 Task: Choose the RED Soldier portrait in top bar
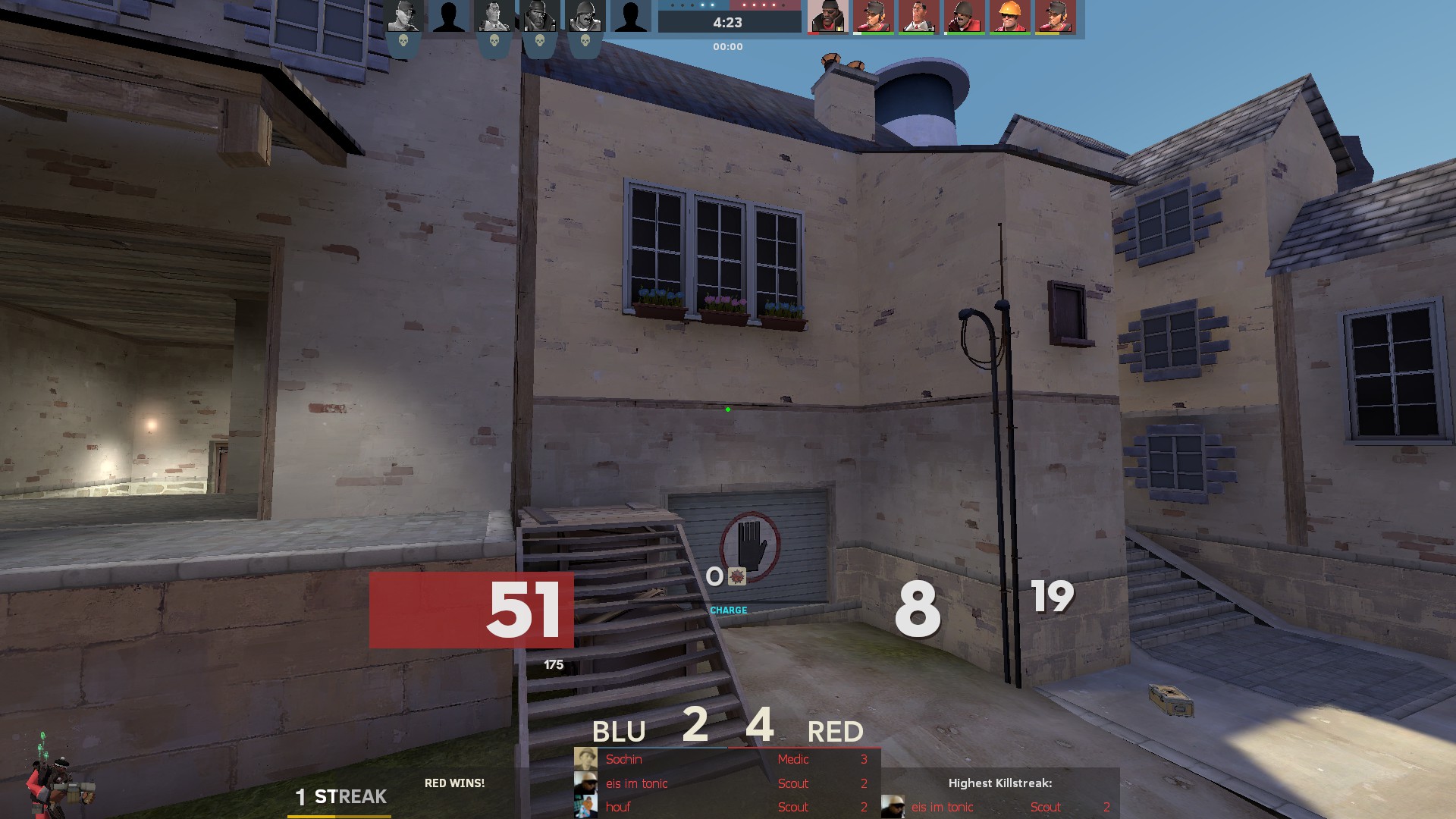click(x=964, y=17)
